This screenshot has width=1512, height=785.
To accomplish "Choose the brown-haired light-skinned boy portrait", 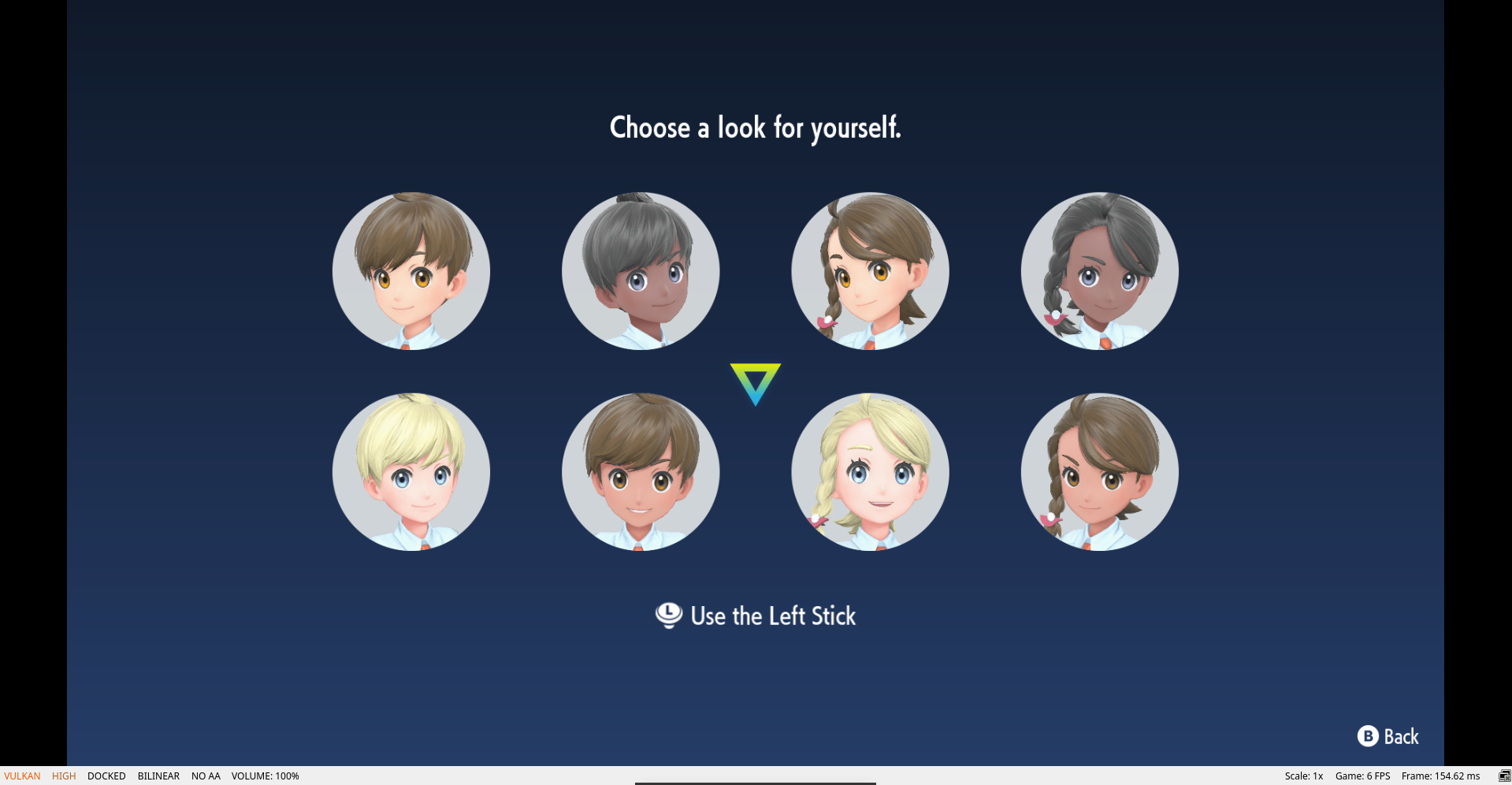I will [411, 271].
